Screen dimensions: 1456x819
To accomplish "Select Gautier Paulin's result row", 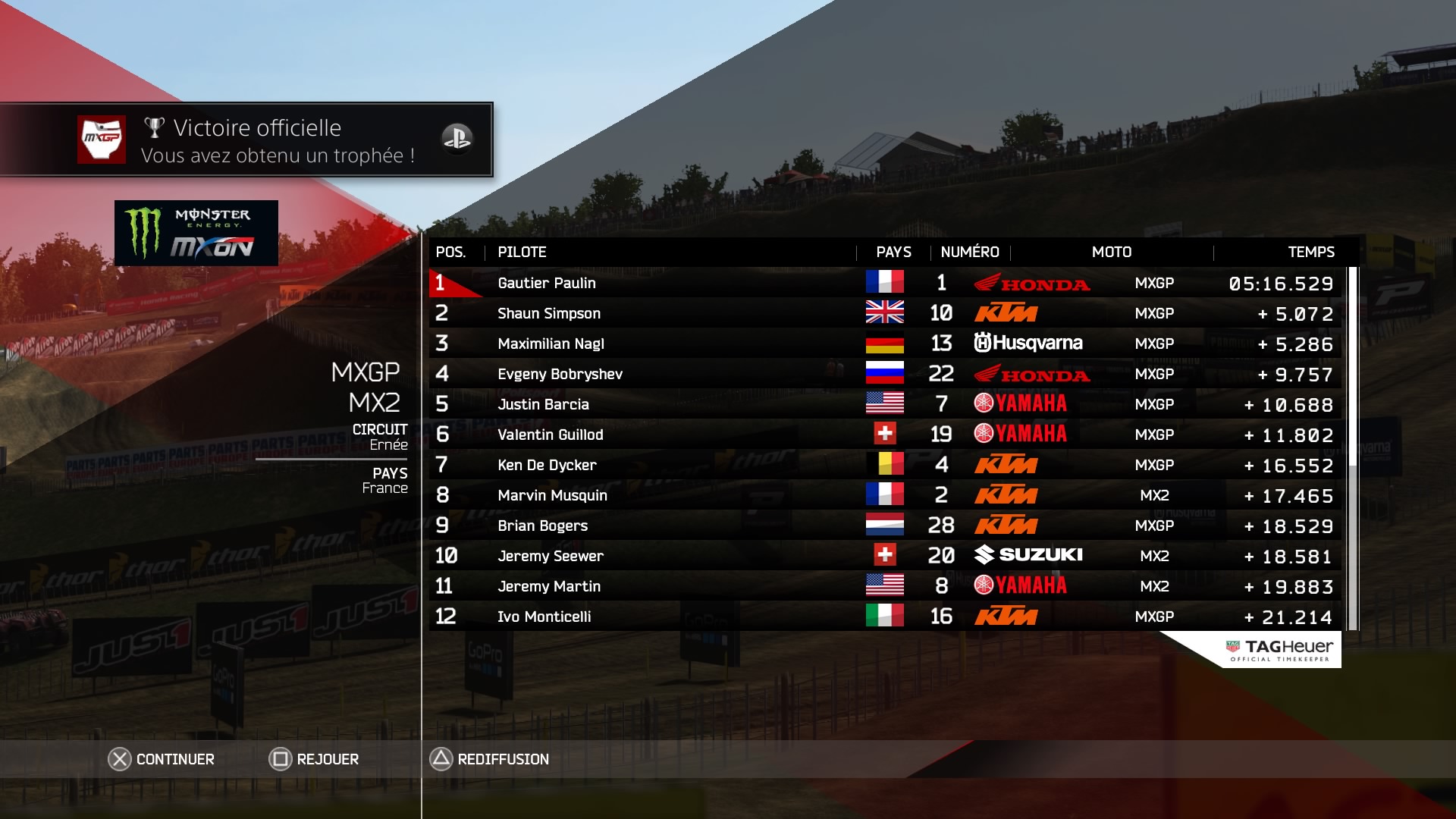I will pos(547,283).
